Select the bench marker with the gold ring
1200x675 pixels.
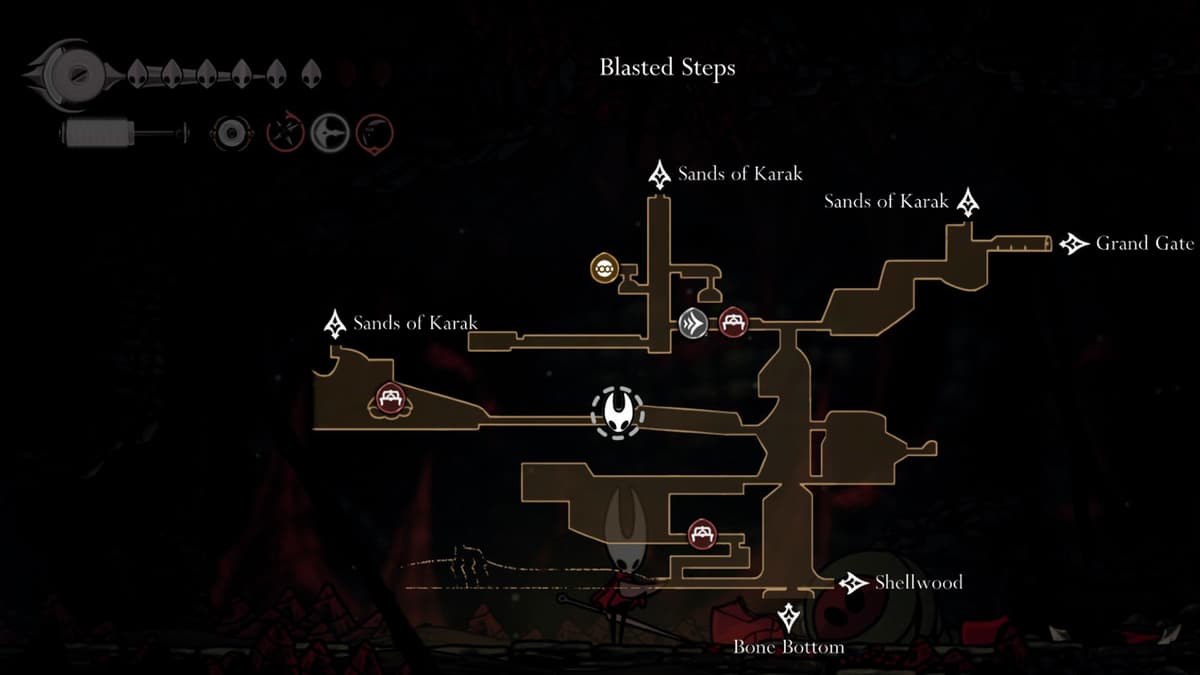(x=389, y=400)
